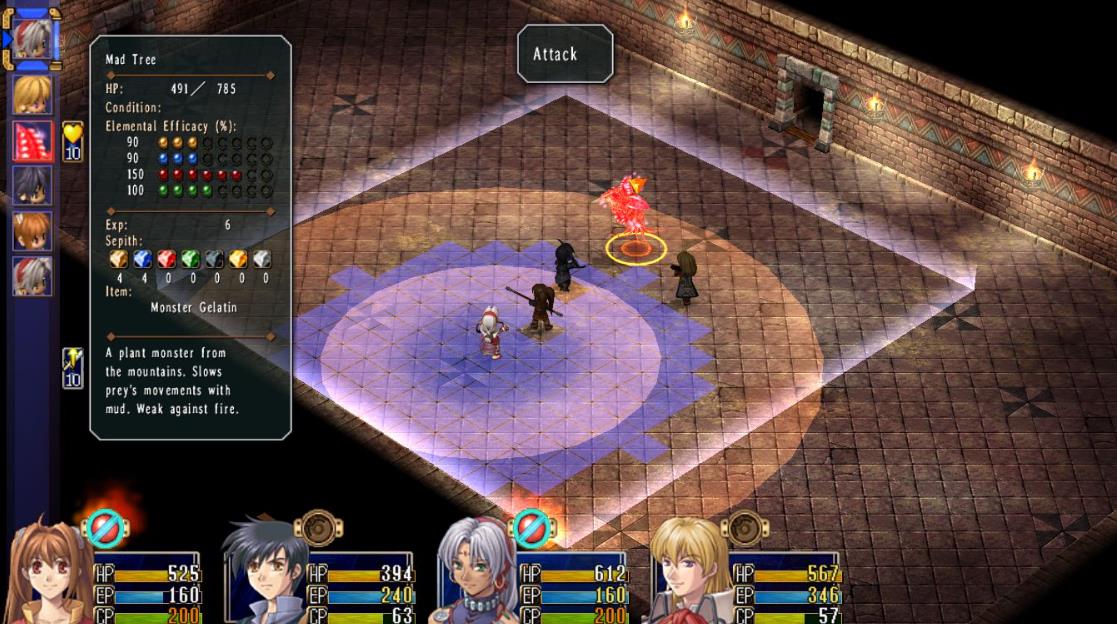Choose the dark-haired boy's turn order portrait
The image size is (1117, 624).
32,185
